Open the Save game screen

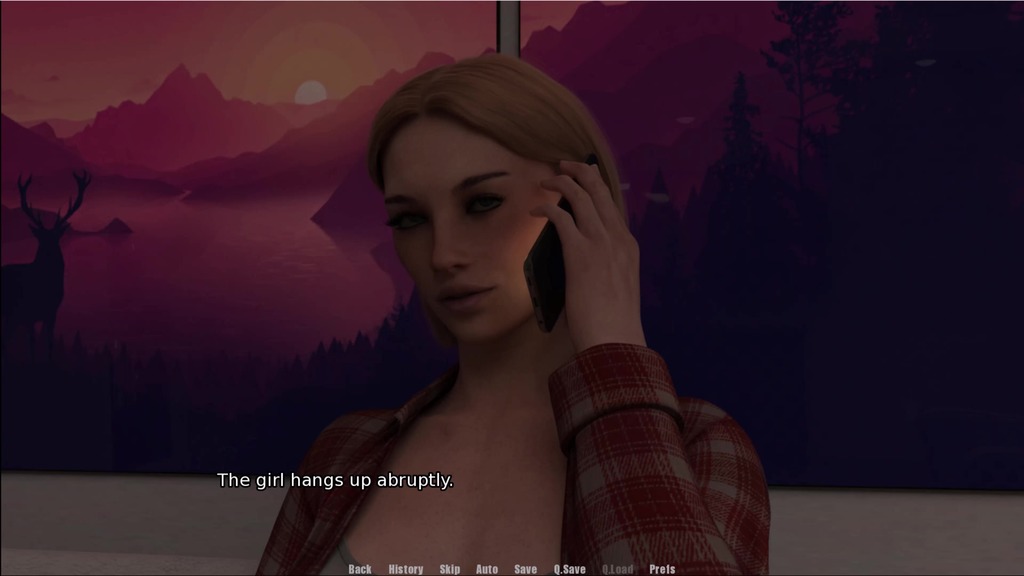[526, 569]
